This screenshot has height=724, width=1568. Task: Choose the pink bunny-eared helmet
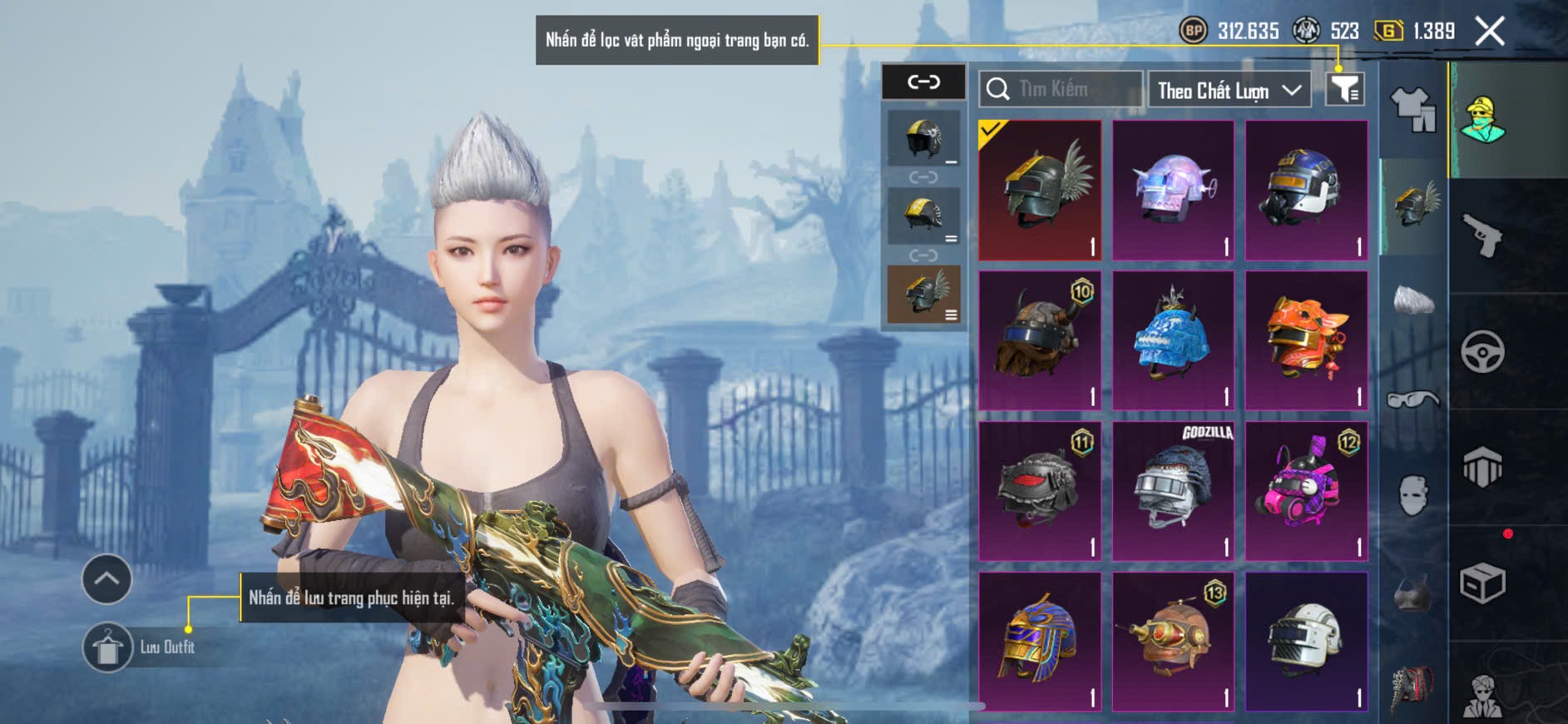[x=1306, y=491]
